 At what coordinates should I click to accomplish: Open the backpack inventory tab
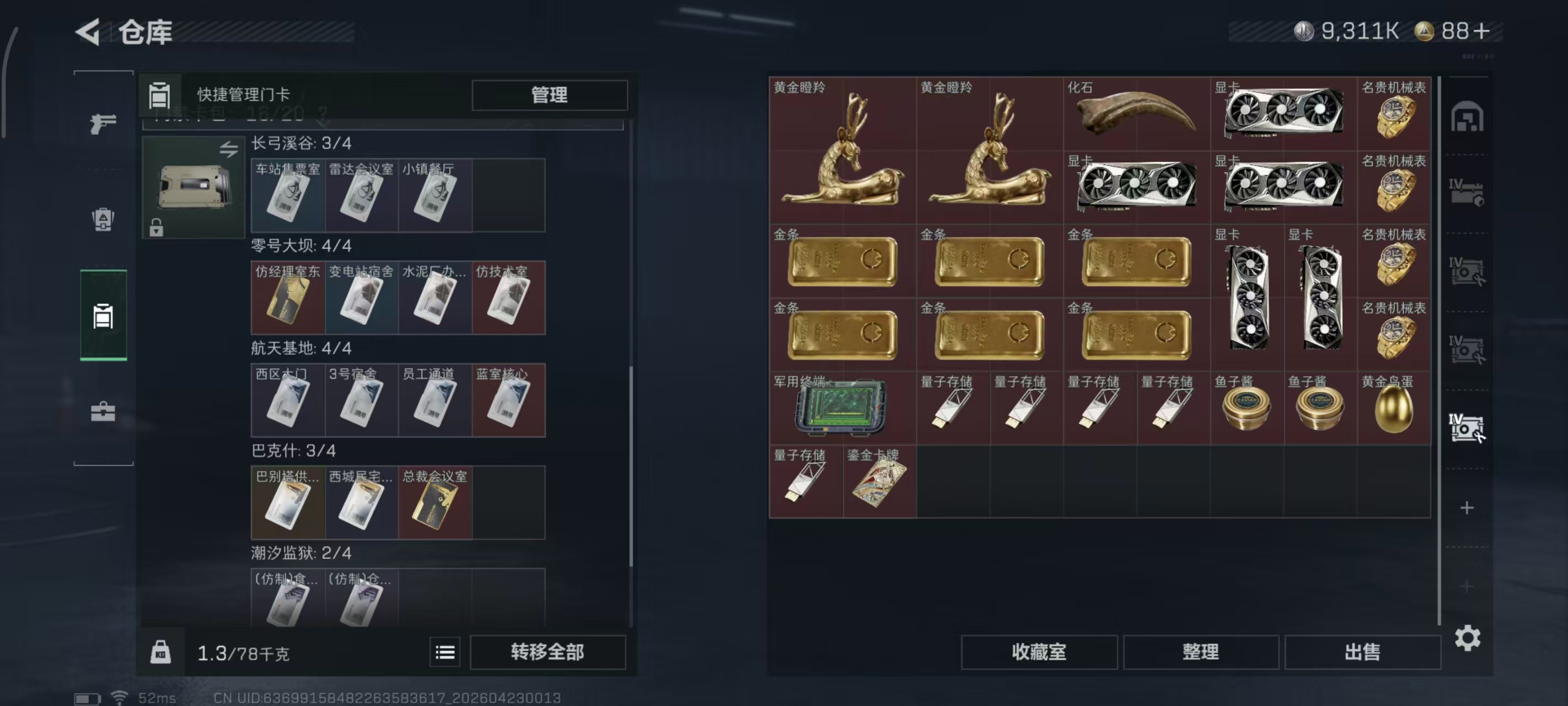click(104, 220)
